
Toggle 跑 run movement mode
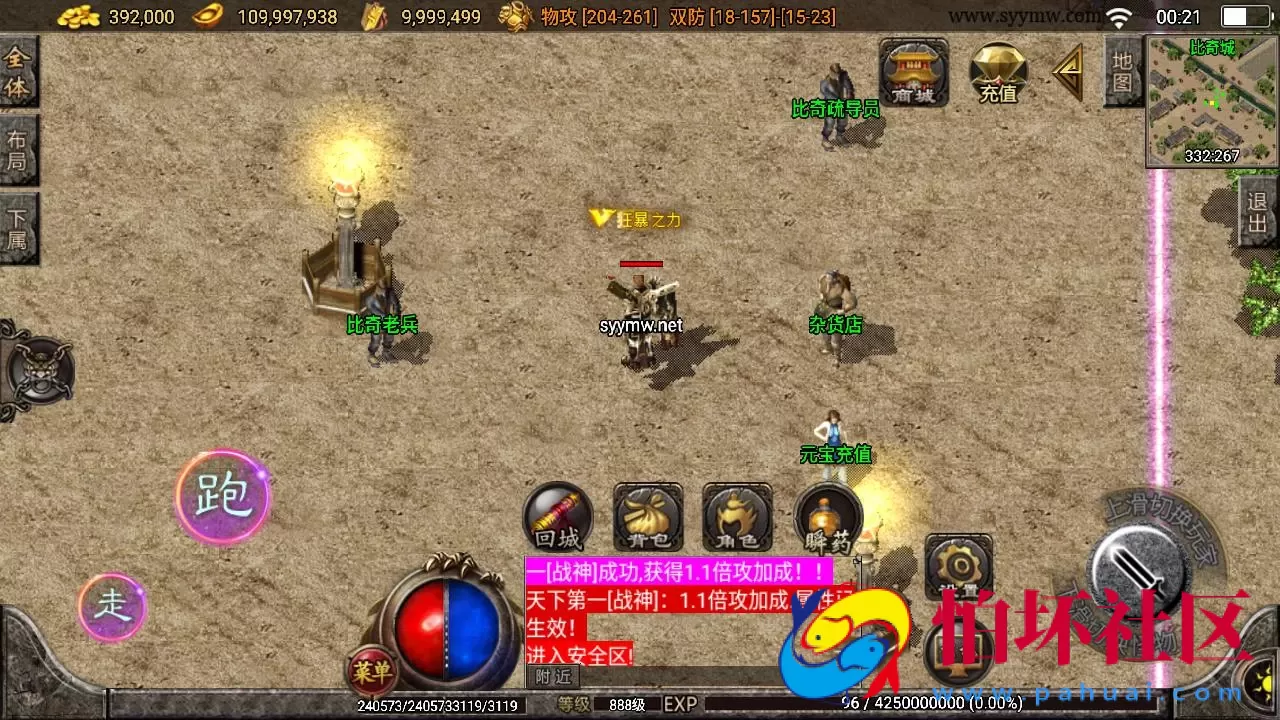click(222, 497)
